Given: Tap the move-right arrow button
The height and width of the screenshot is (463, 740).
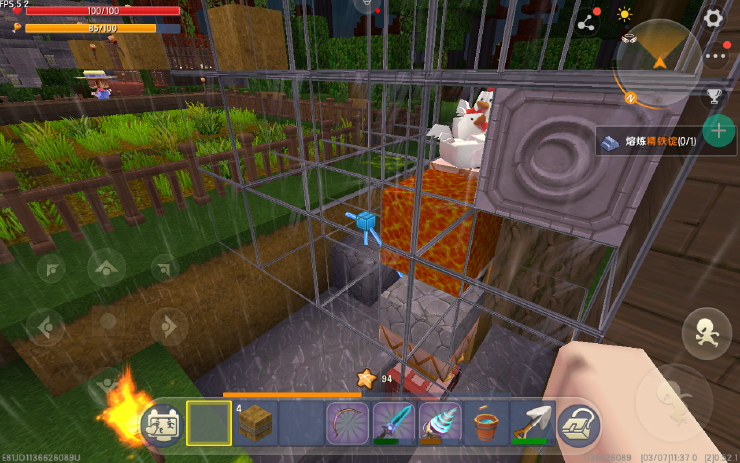Looking at the screenshot, I should pos(167,326).
